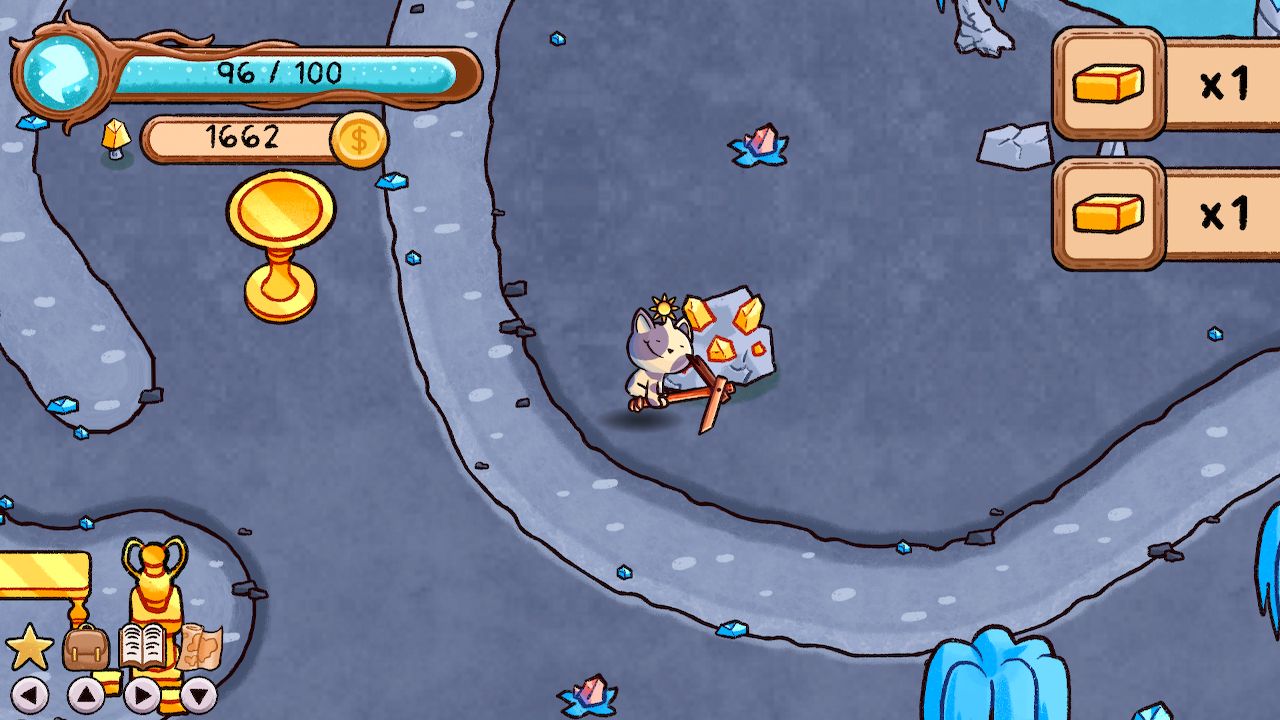Click the small yellow tent icon
This screenshot has height=720, width=1280.
pyautogui.click(x=118, y=135)
